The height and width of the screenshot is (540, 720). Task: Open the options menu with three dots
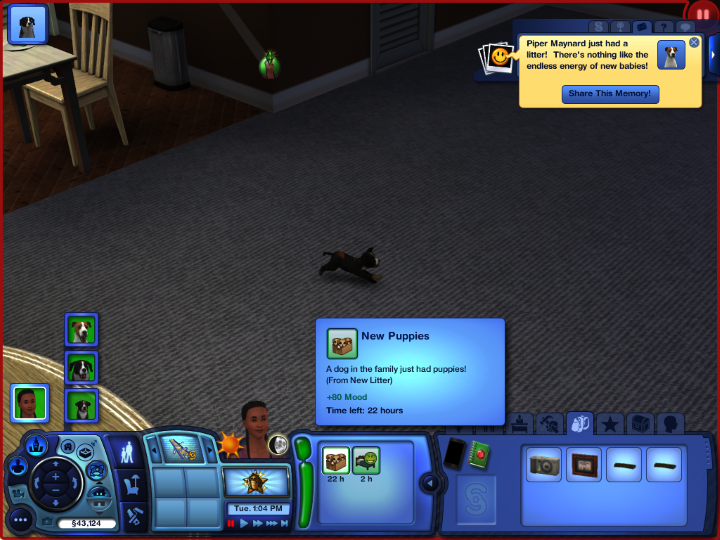(21, 520)
